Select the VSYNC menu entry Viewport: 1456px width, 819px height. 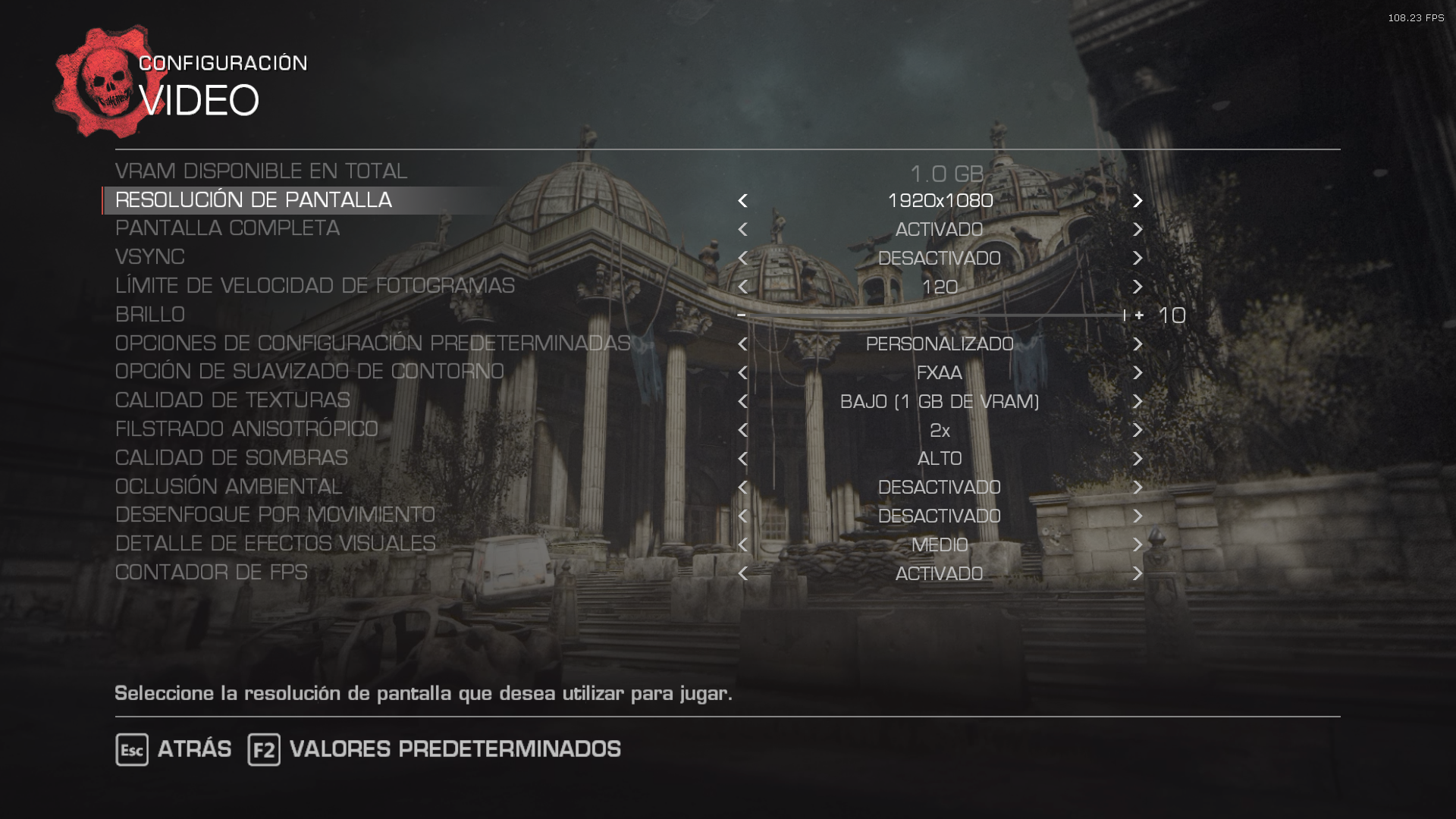150,257
